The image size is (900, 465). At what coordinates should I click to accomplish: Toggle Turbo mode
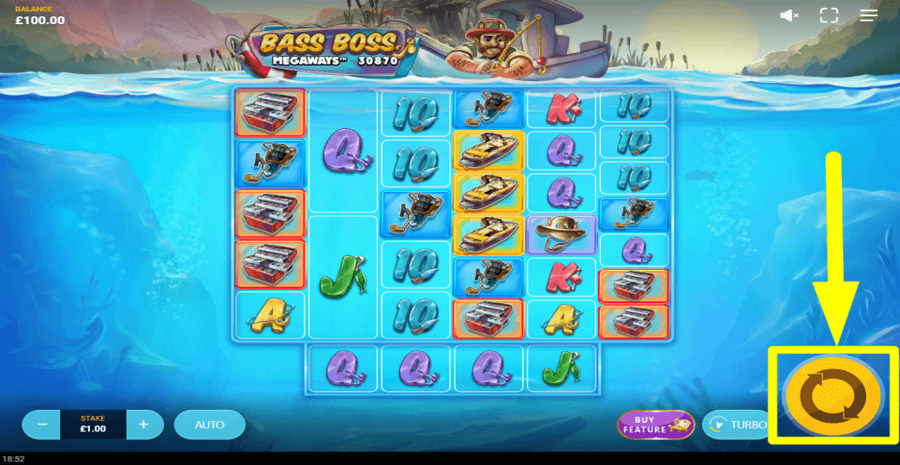click(x=736, y=424)
